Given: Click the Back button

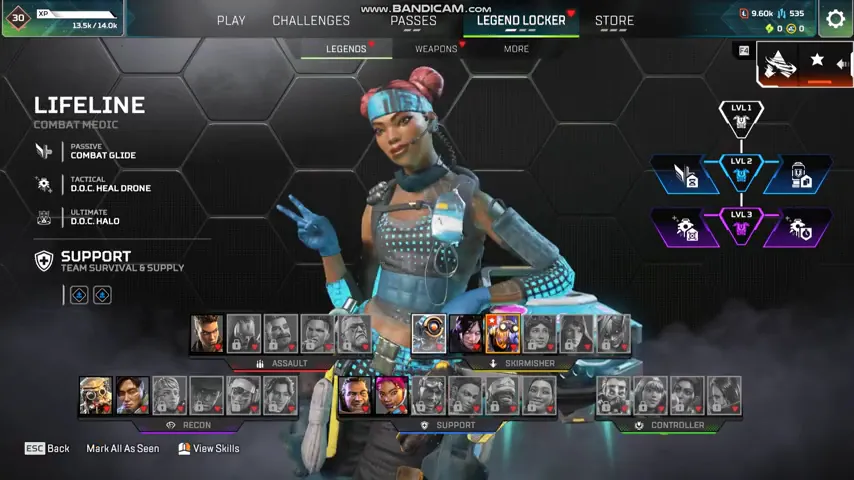Looking at the screenshot, I should (x=47, y=449).
